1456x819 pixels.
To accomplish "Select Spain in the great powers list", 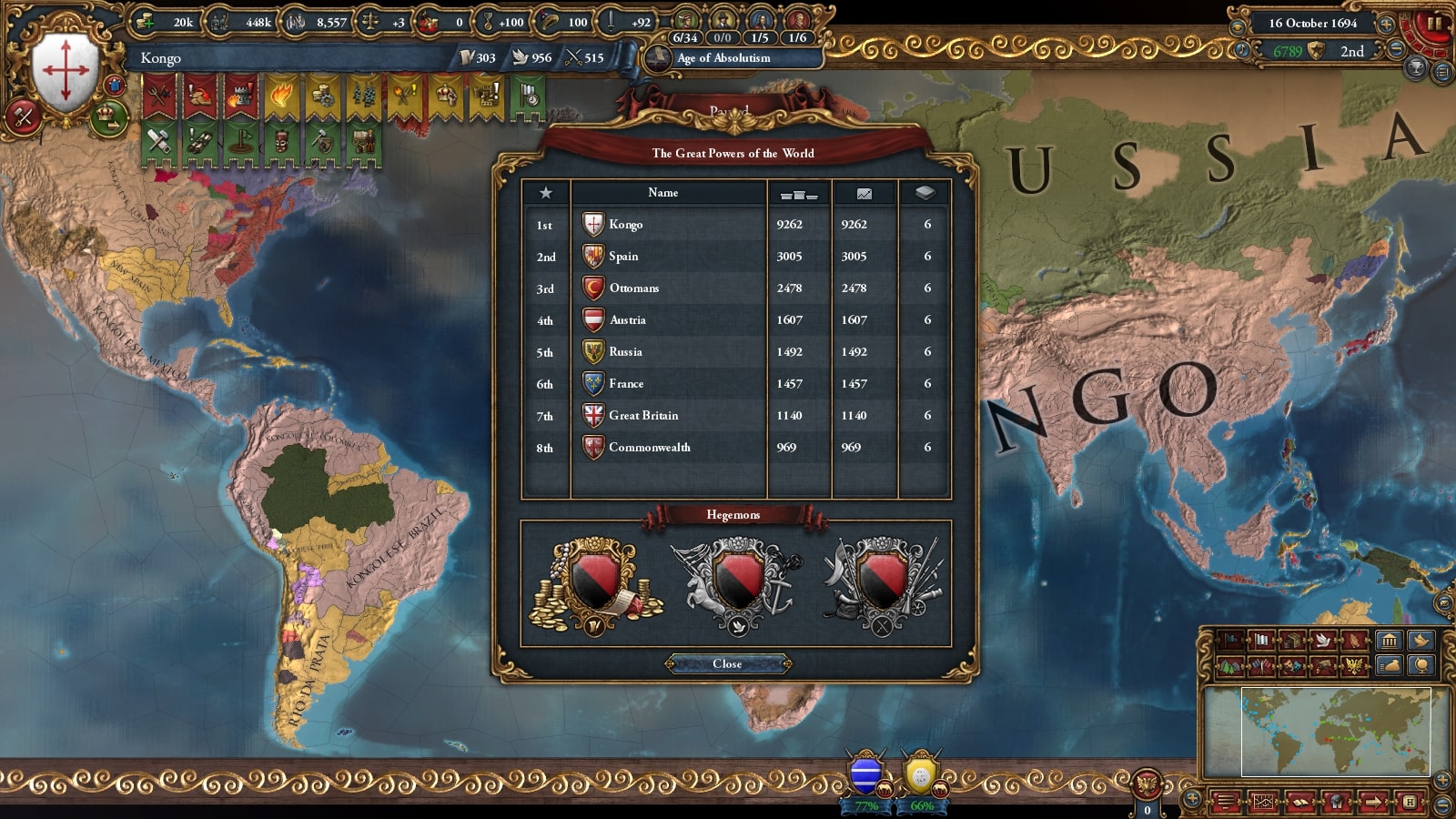I will [x=623, y=257].
